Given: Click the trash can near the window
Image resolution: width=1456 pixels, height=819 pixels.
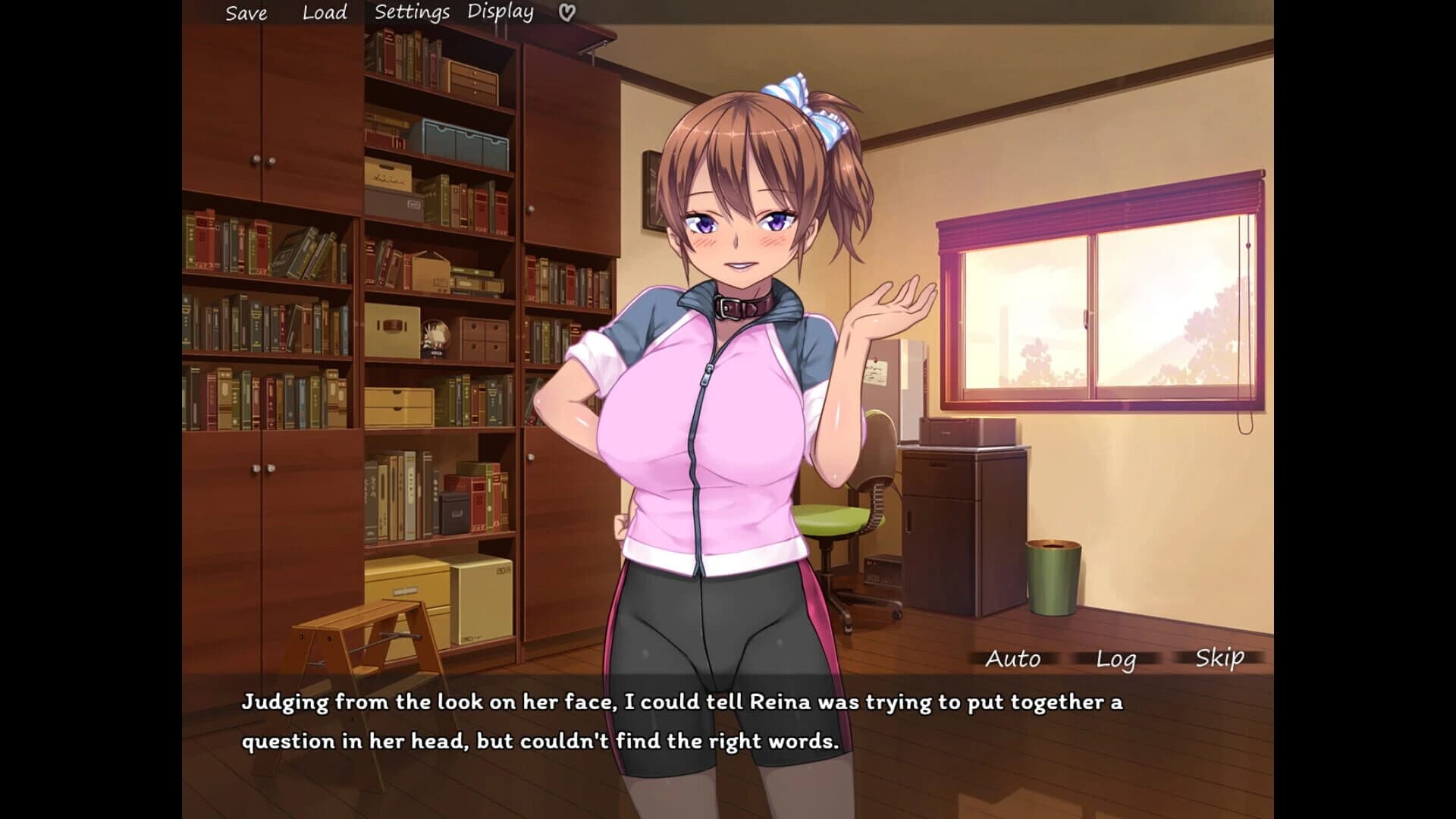Looking at the screenshot, I should (1054, 576).
